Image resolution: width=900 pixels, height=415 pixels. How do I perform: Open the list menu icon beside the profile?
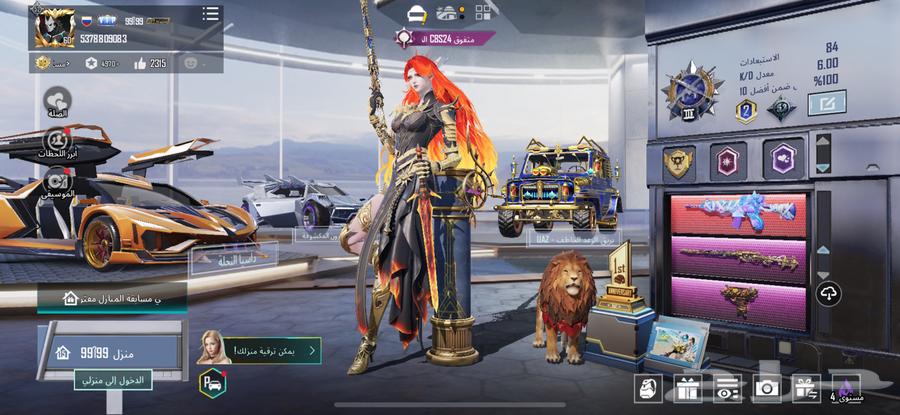click(x=210, y=13)
